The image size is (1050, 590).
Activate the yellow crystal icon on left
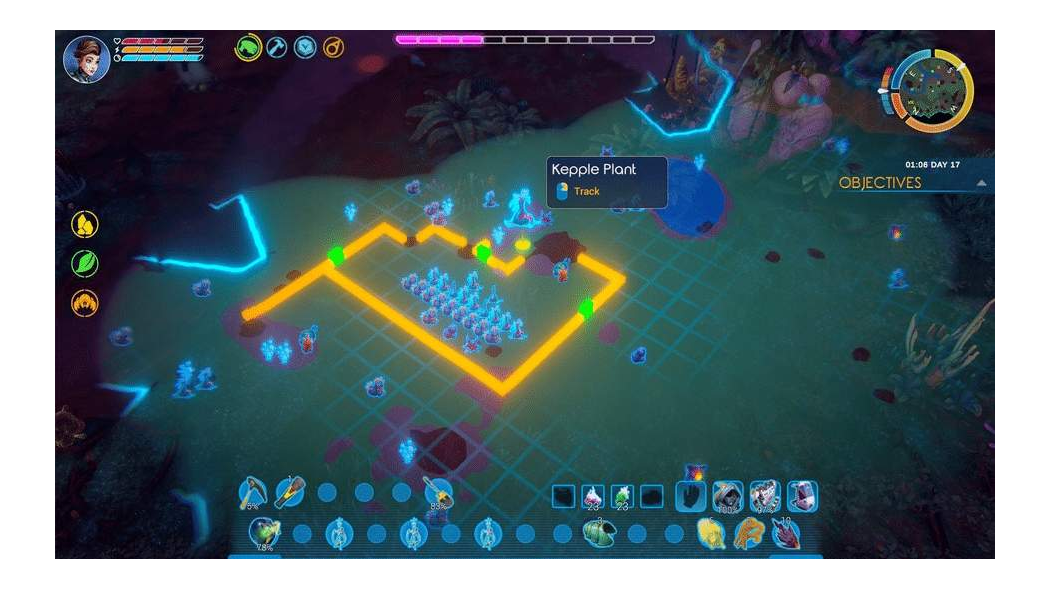pos(85,224)
